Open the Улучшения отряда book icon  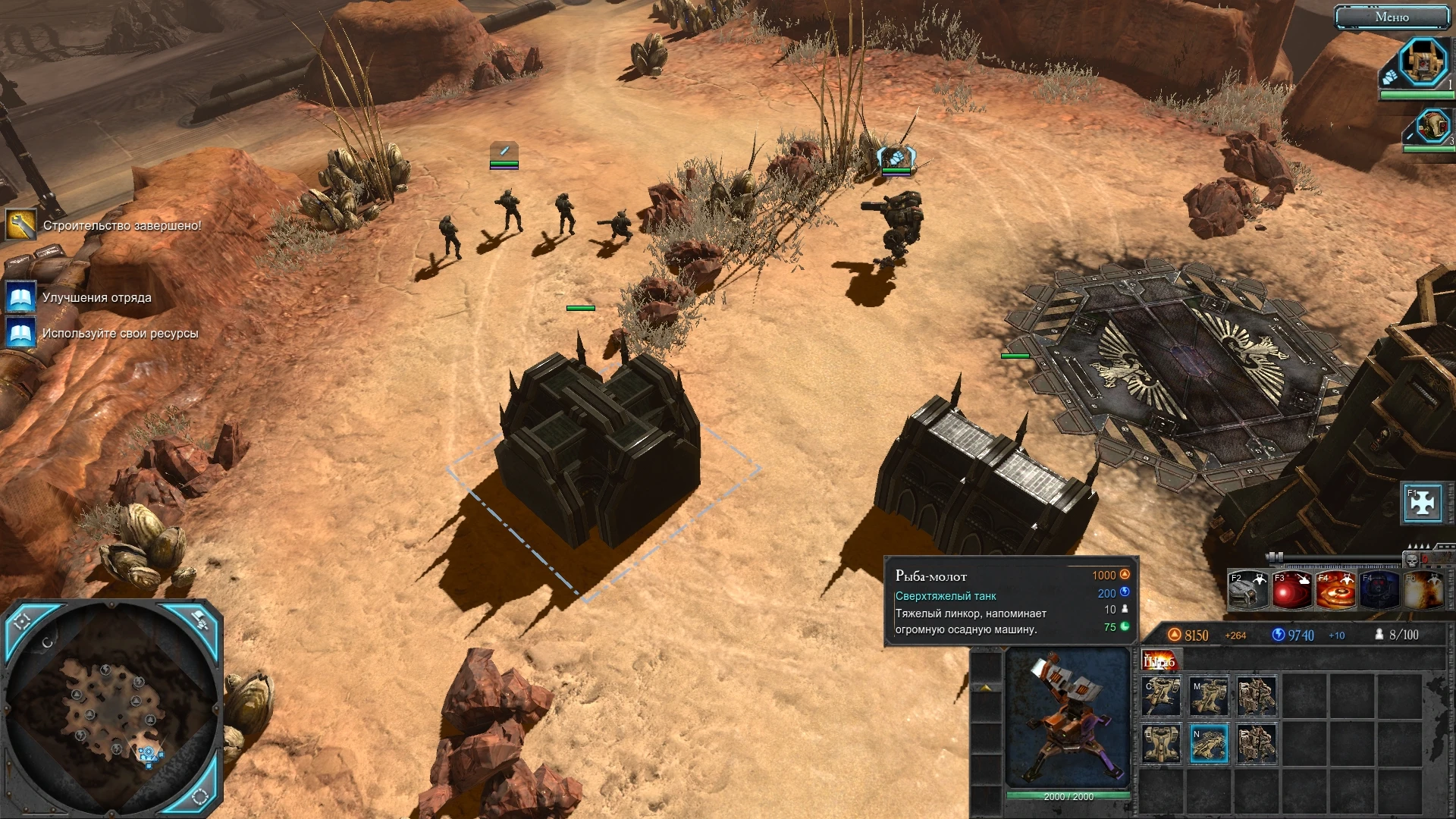tap(20, 297)
